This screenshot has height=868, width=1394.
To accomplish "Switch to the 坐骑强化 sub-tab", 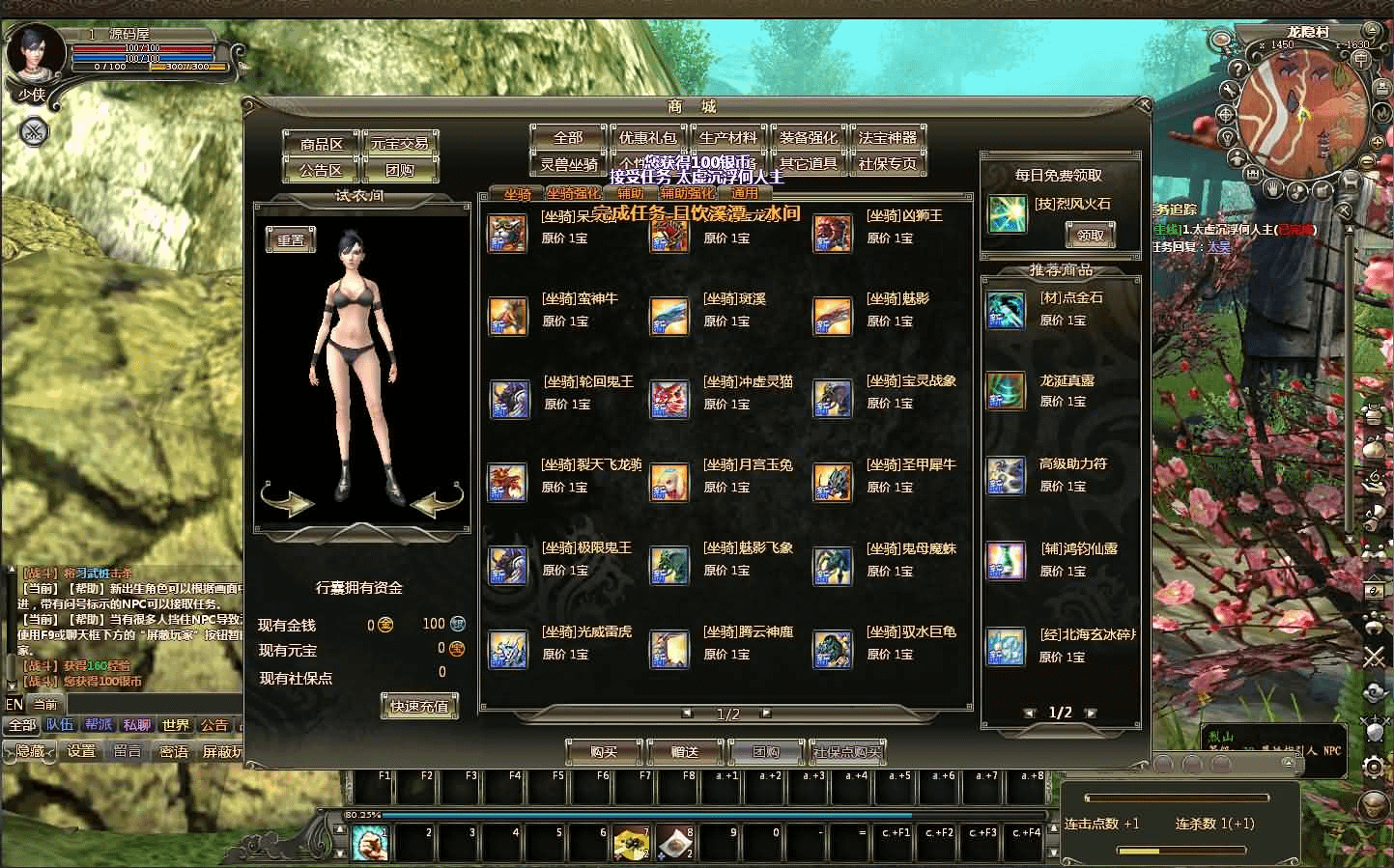I will click(x=574, y=194).
